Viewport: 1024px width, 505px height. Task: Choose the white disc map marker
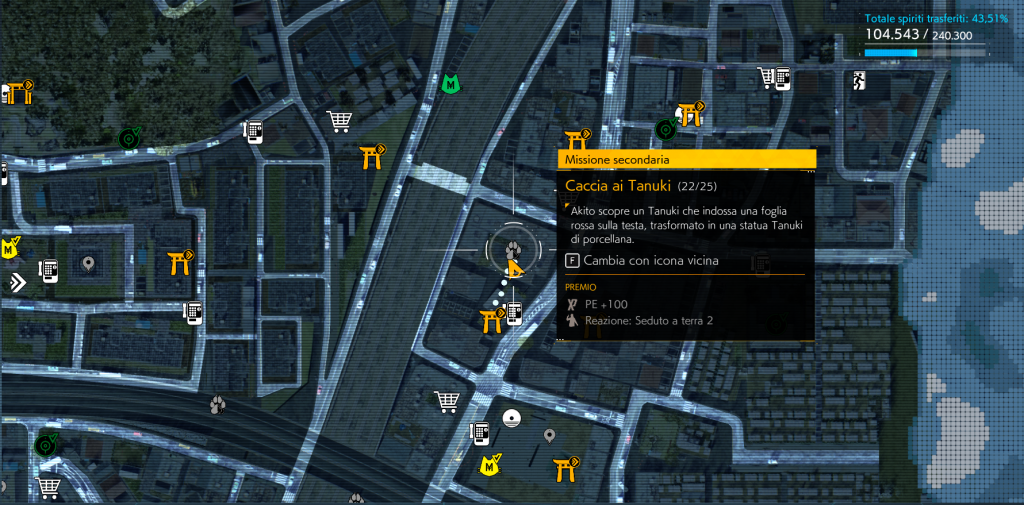(513, 418)
